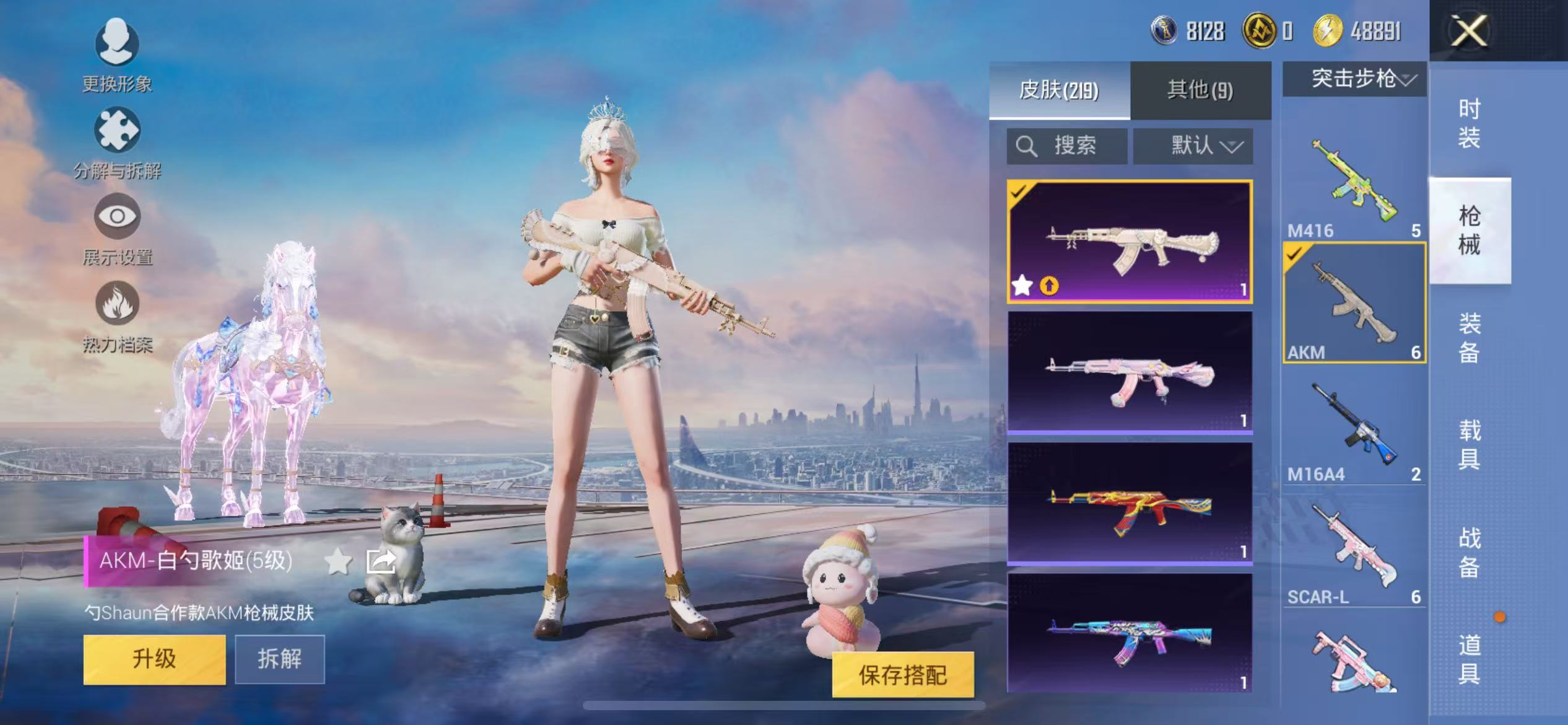1568x725 pixels.
Task: Open the 默认 sort dropdown
Action: [1193, 146]
